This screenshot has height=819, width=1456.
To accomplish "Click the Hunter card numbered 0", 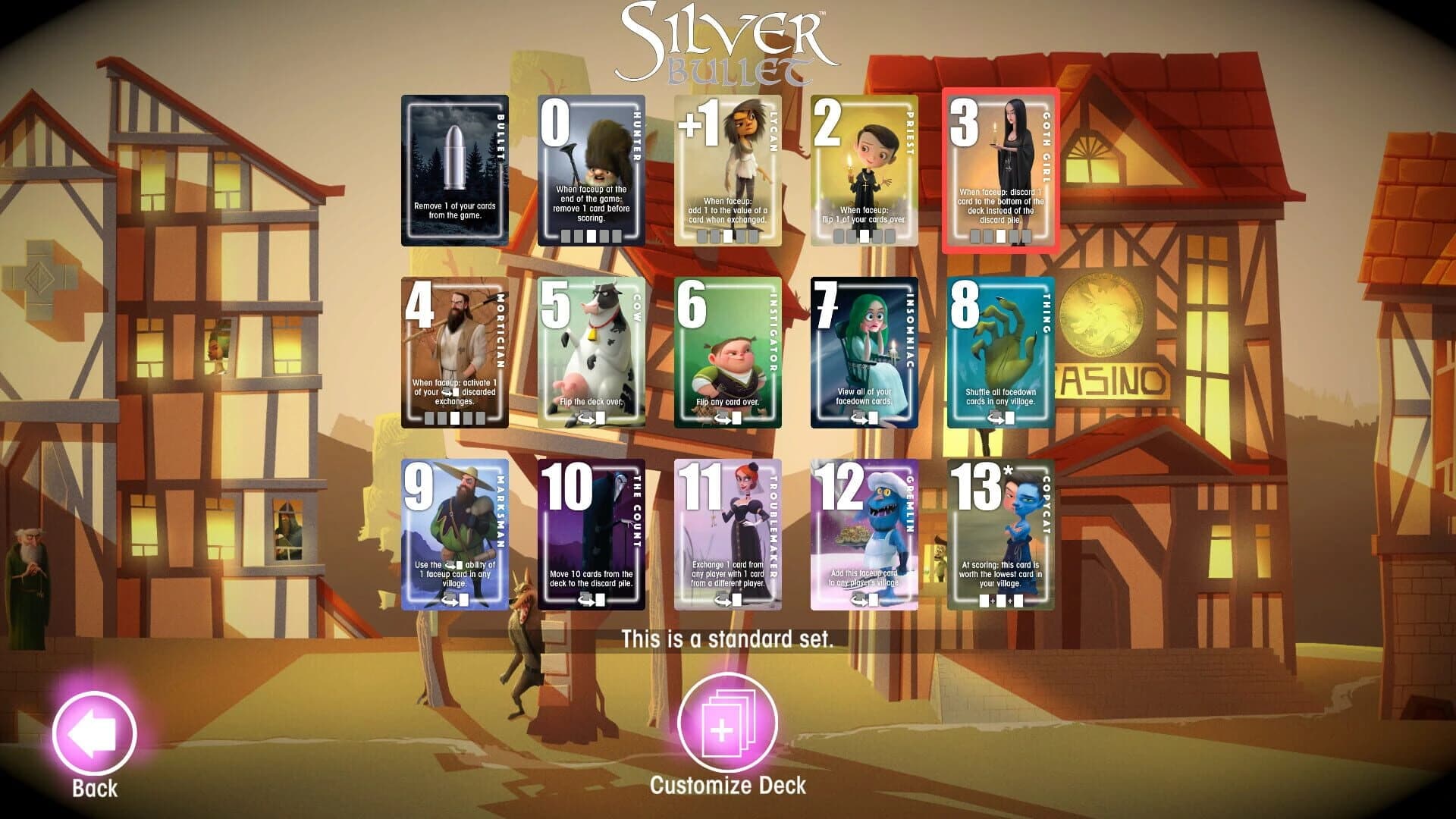I will click(591, 170).
